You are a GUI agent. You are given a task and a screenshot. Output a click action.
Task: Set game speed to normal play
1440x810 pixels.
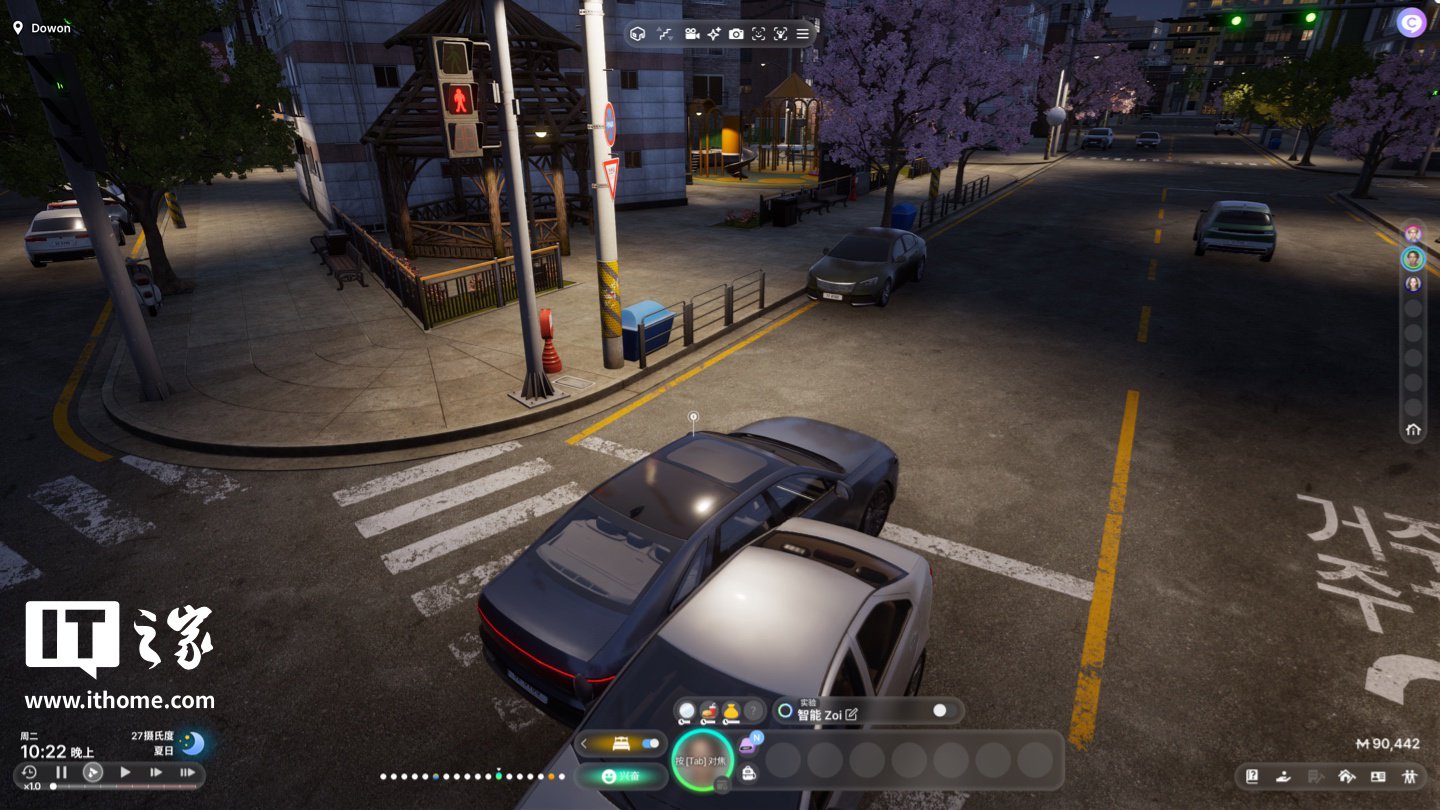tap(125, 772)
